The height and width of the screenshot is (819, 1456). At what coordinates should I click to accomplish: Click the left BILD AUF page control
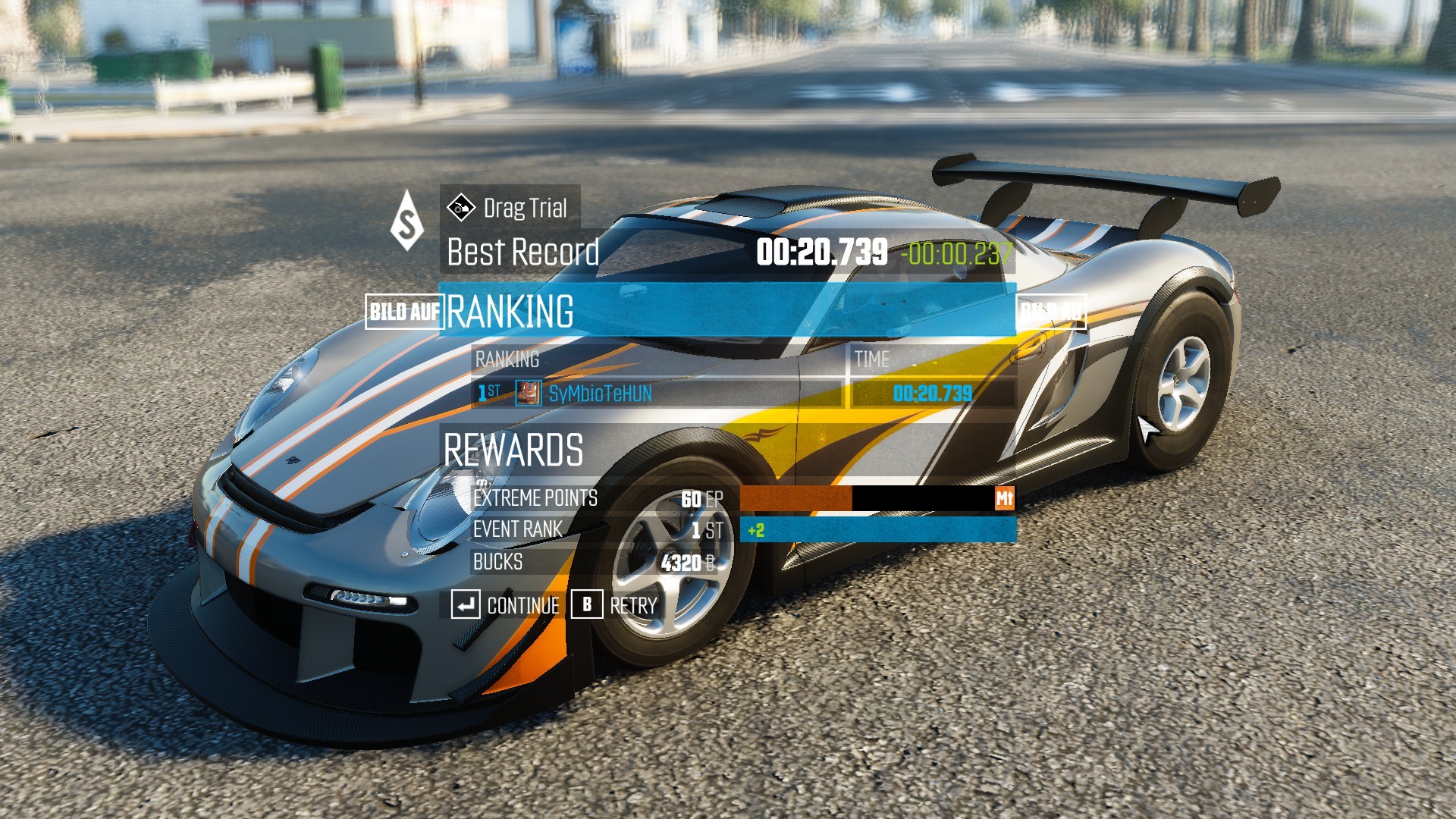point(403,312)
